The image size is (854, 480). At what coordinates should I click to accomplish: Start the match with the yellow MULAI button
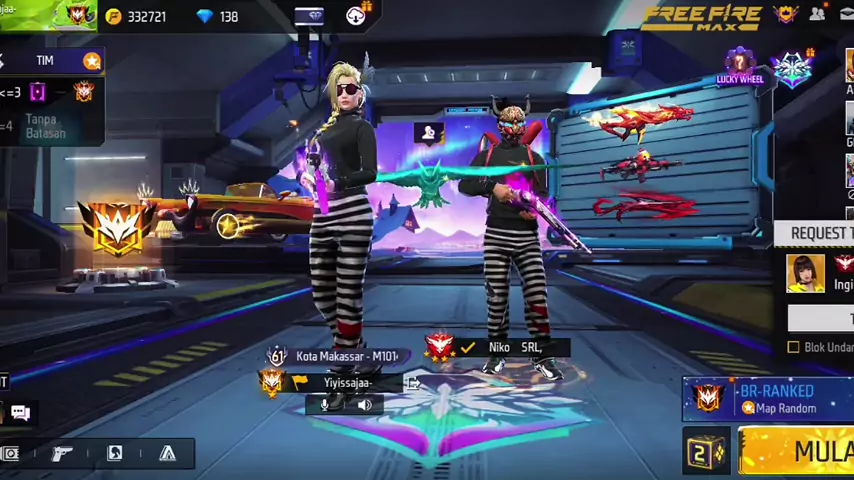[800, 451]
